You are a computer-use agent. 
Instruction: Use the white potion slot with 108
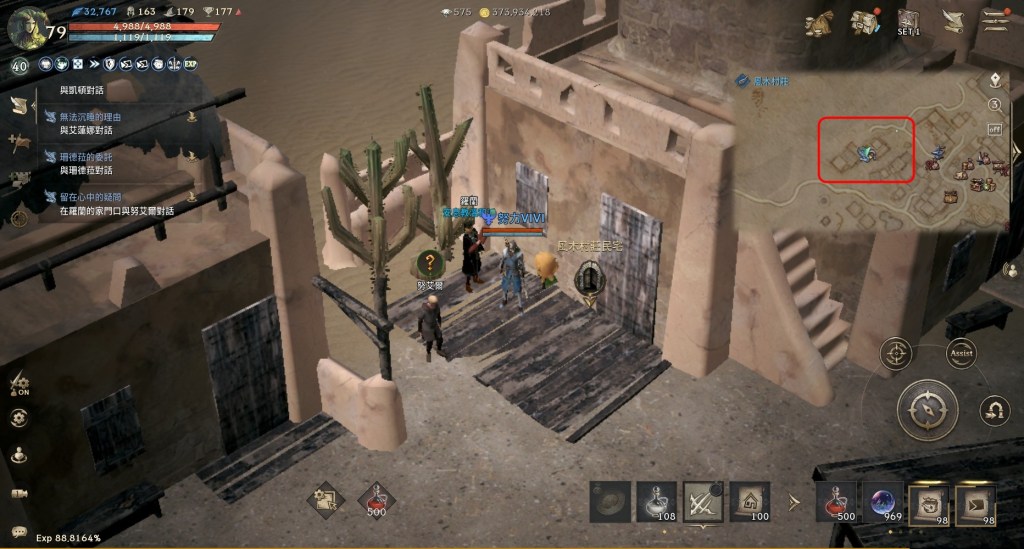[x=657, y=502]
